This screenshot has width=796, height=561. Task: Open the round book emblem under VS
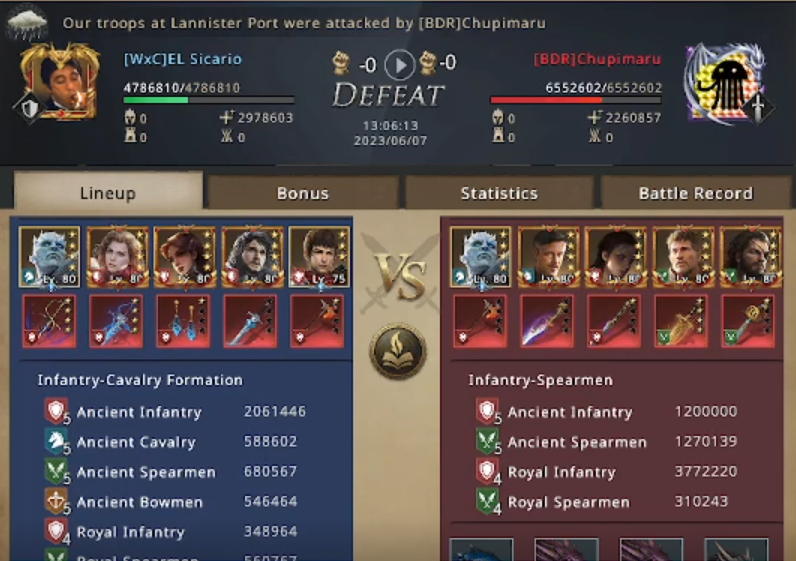pos(398,350)
